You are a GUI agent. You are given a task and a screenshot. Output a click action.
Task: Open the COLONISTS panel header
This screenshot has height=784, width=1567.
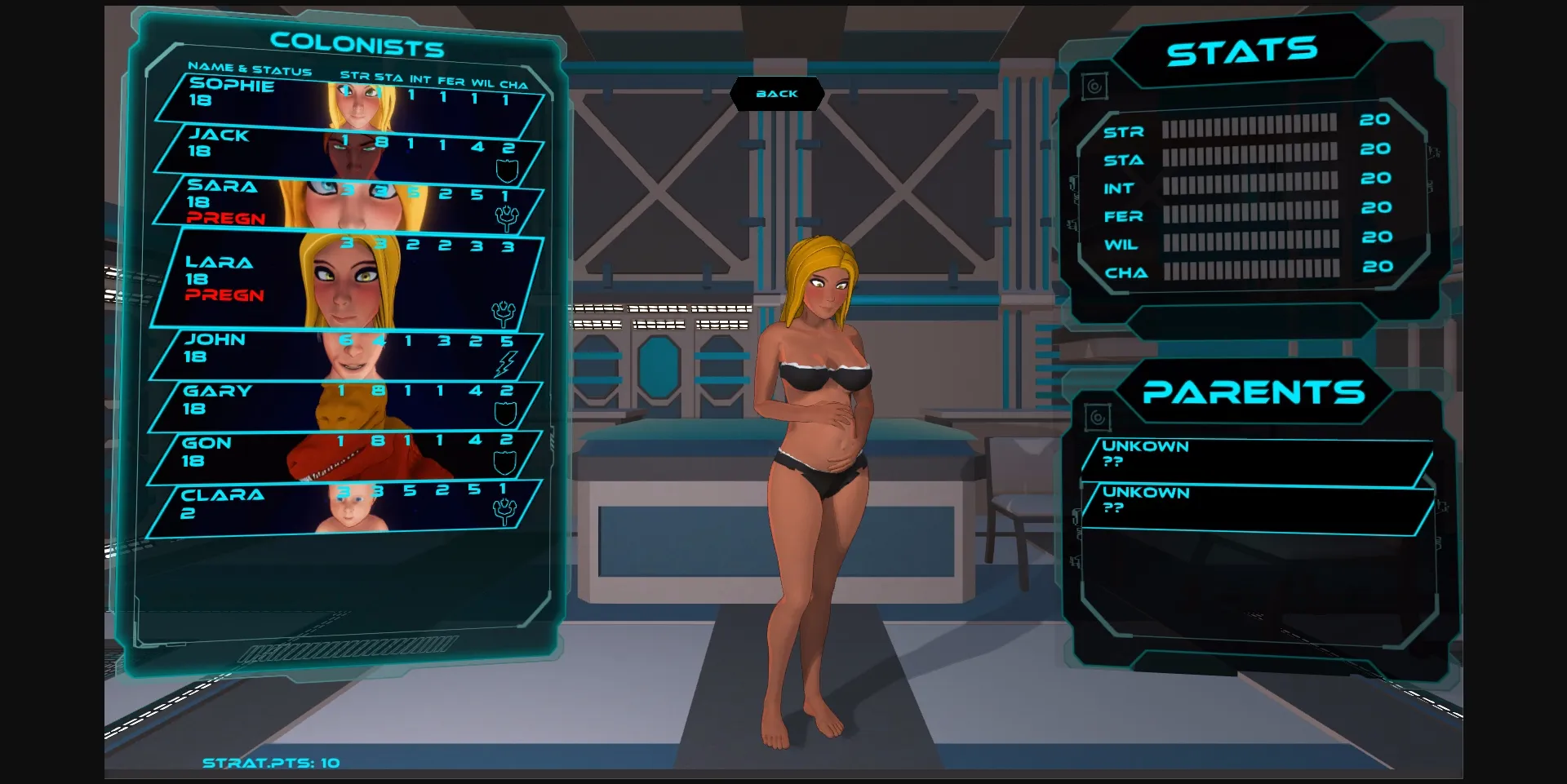[x=359, y=45]
